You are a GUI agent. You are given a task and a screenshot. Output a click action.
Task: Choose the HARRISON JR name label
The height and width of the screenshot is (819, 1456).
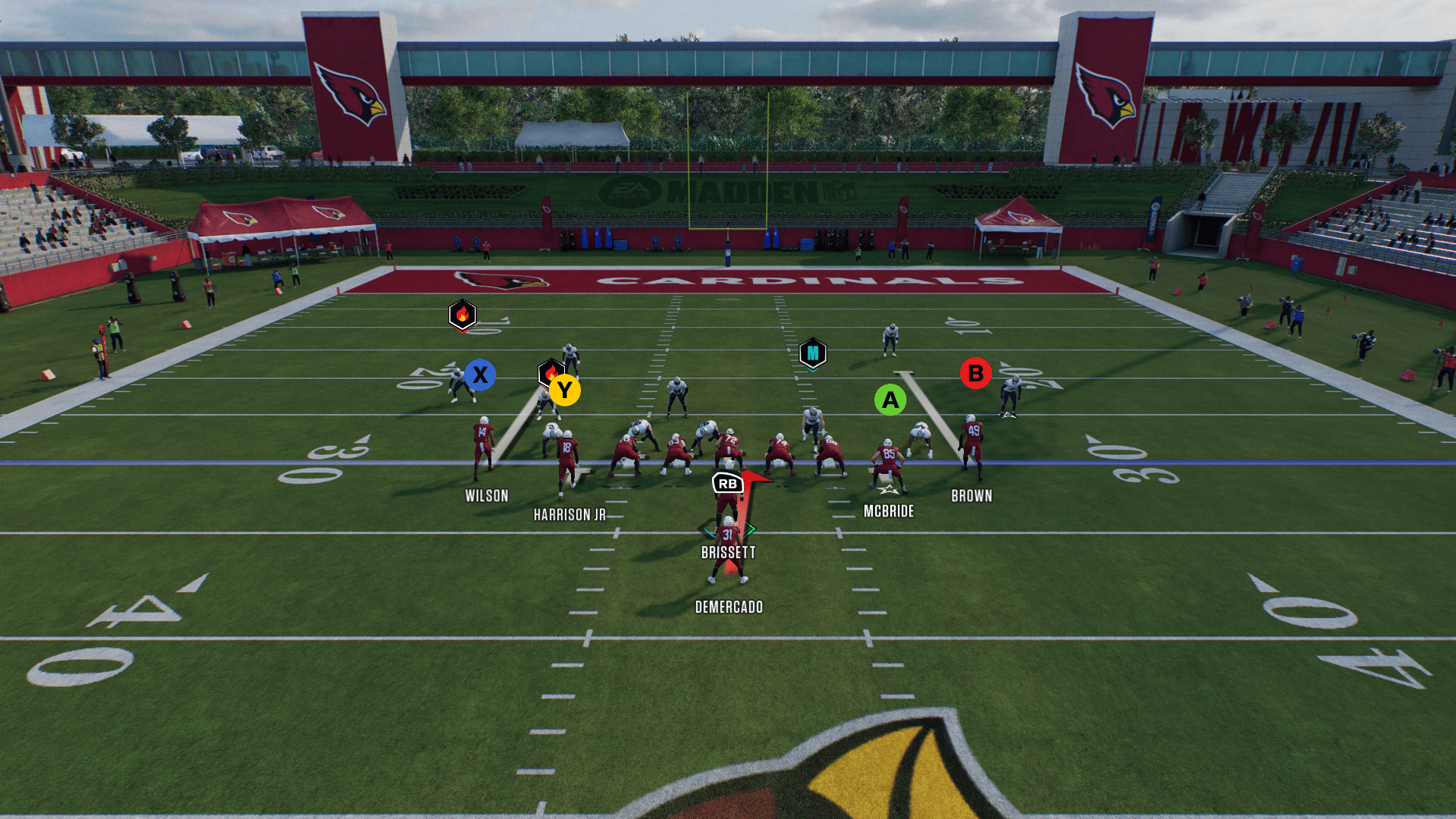[x=570, y=515]
